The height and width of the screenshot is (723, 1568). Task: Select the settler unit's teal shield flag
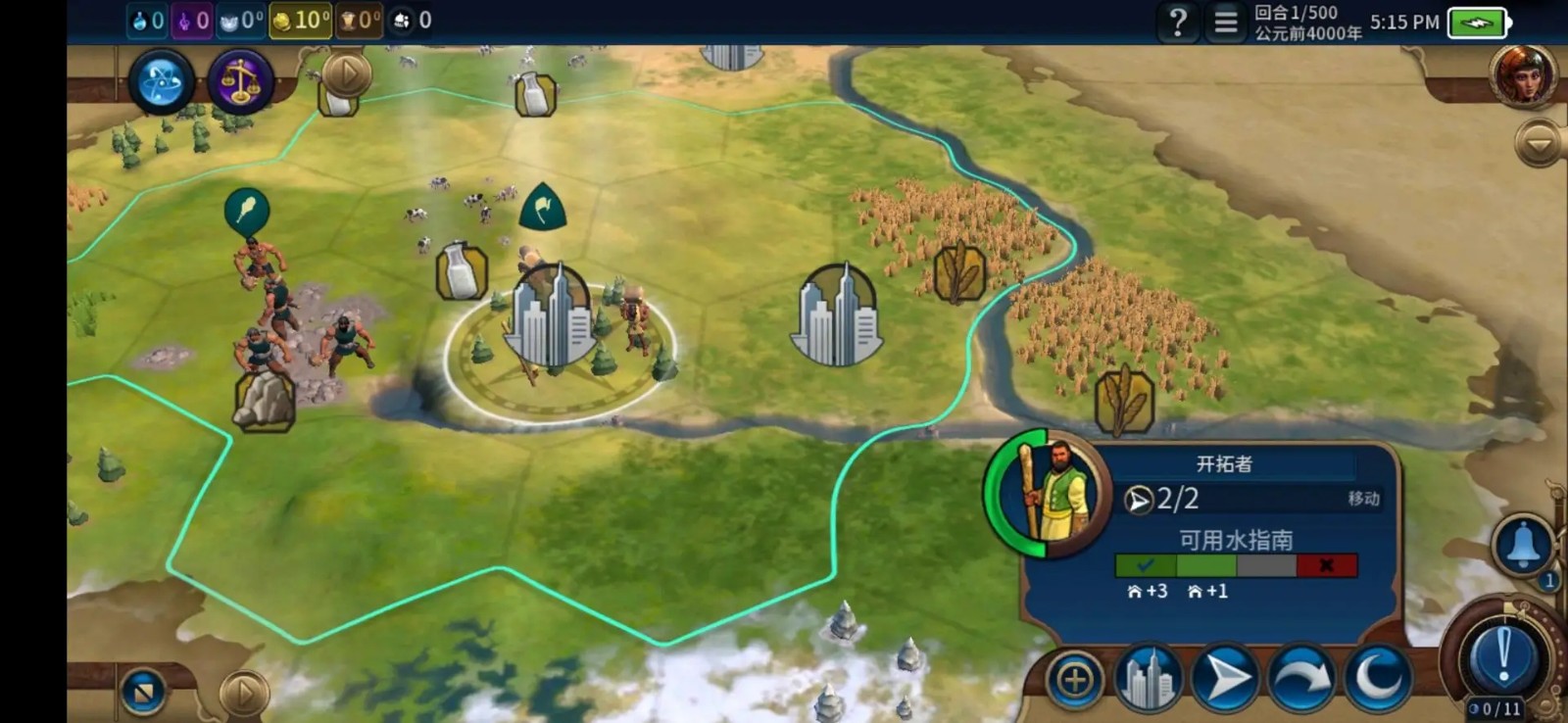pos(543,206)
